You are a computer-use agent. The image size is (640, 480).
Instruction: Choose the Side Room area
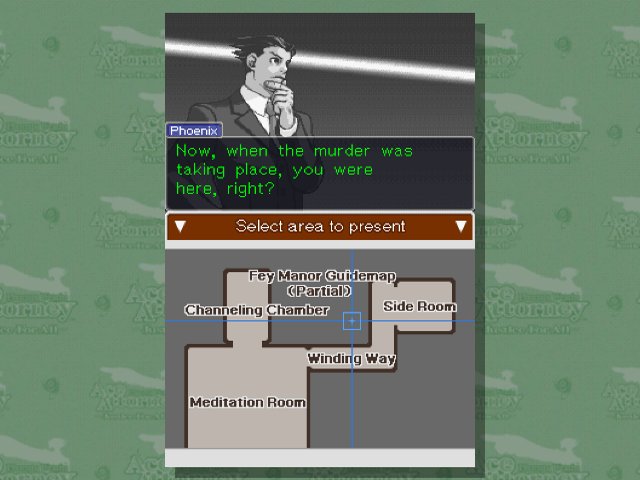(419, 306)
